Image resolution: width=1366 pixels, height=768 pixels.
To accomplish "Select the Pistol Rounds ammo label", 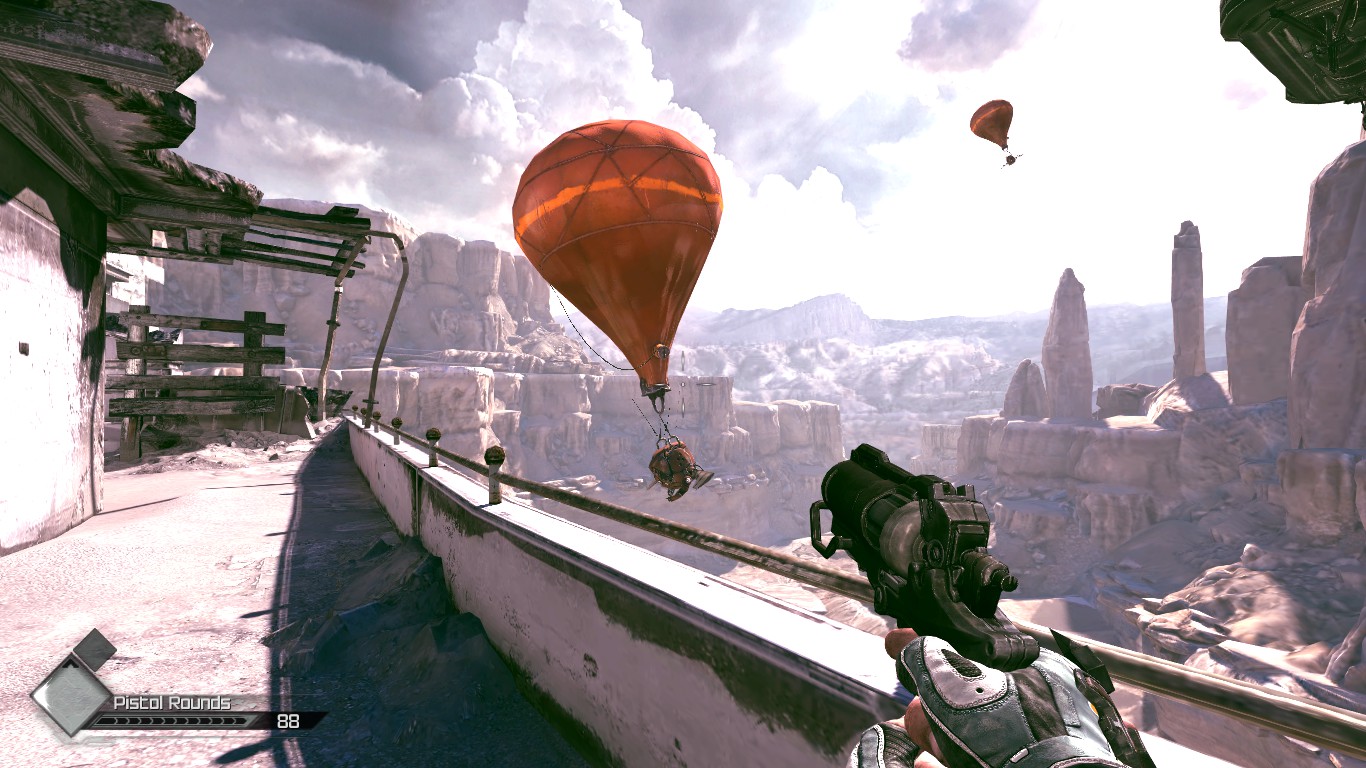I will click(x=171, y=702).
